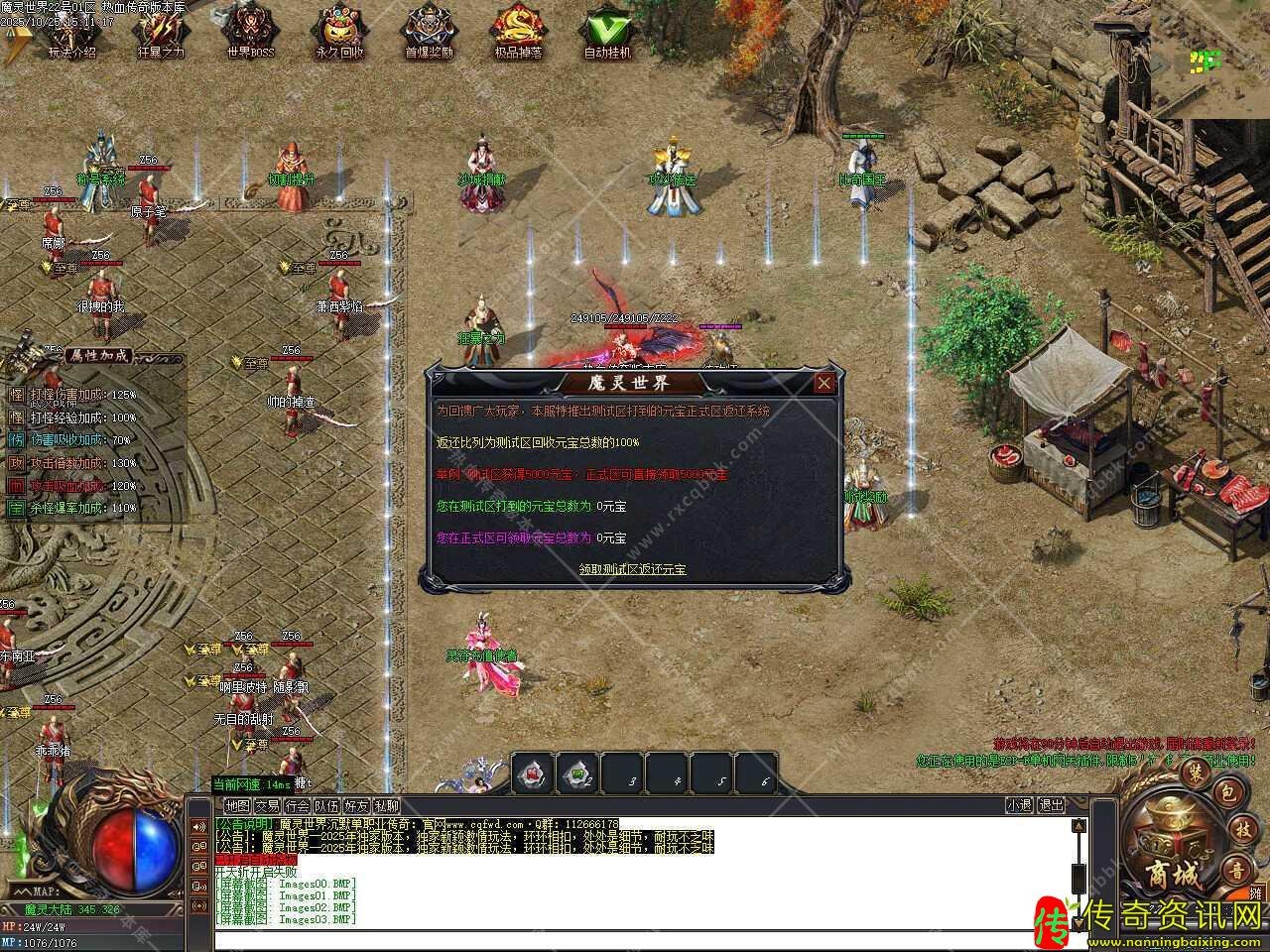Viewport: 1270px width, 952px height.
Task: Use the red potion in hotbar slot 1
Action: point(533,774)
